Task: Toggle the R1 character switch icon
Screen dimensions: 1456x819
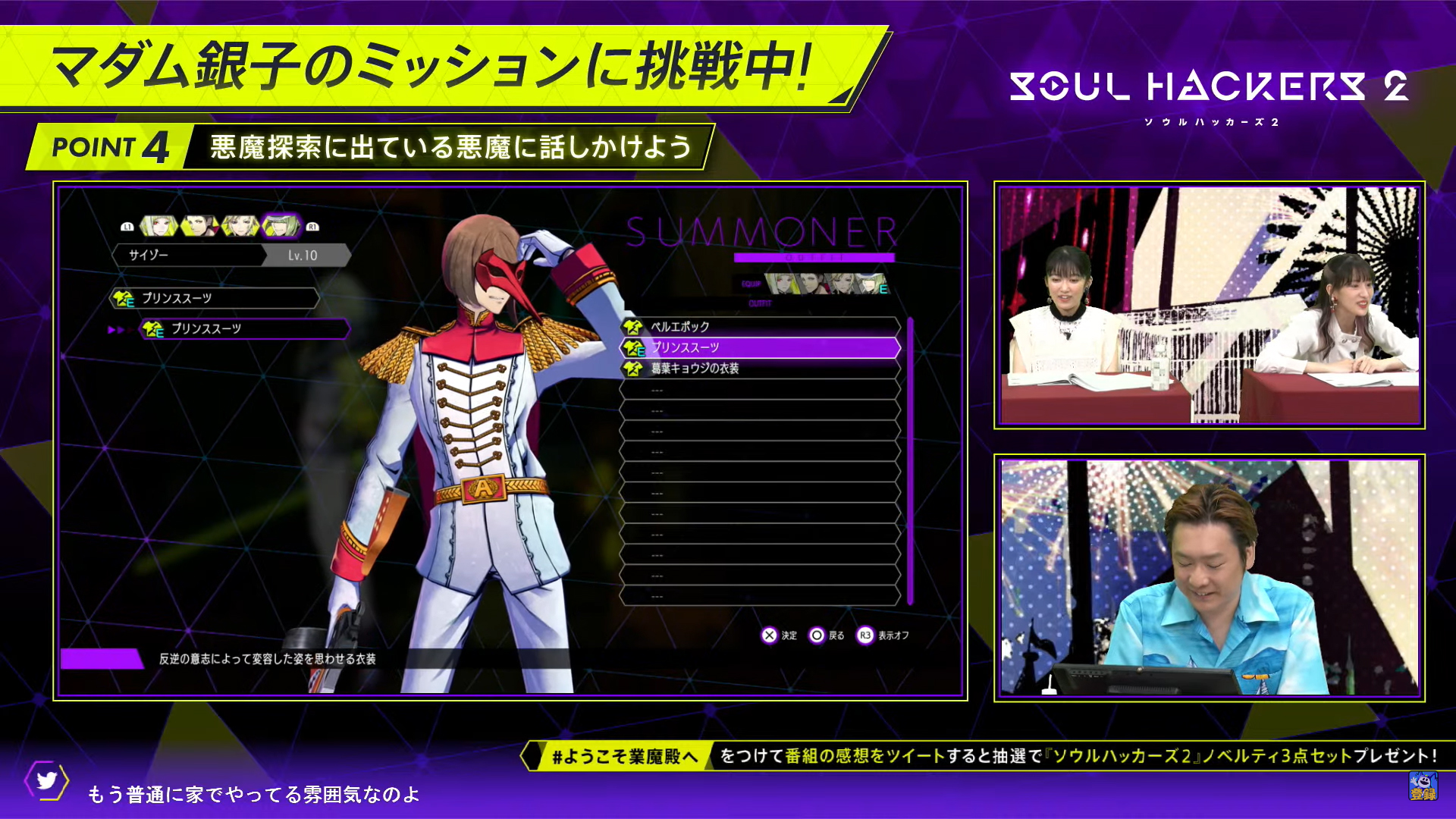Action: (313, 225)
